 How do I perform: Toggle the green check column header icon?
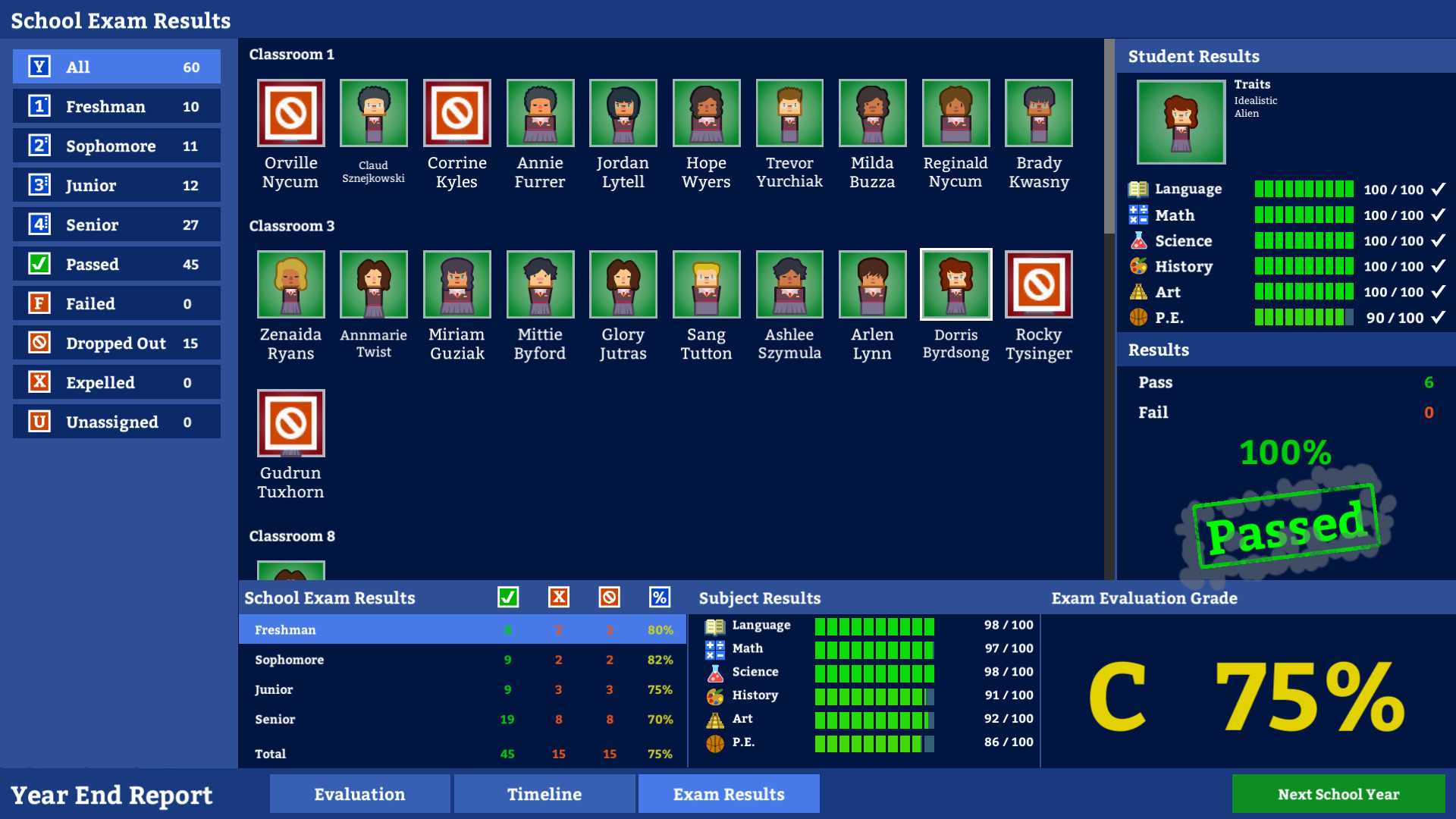[x=508, y=598]
